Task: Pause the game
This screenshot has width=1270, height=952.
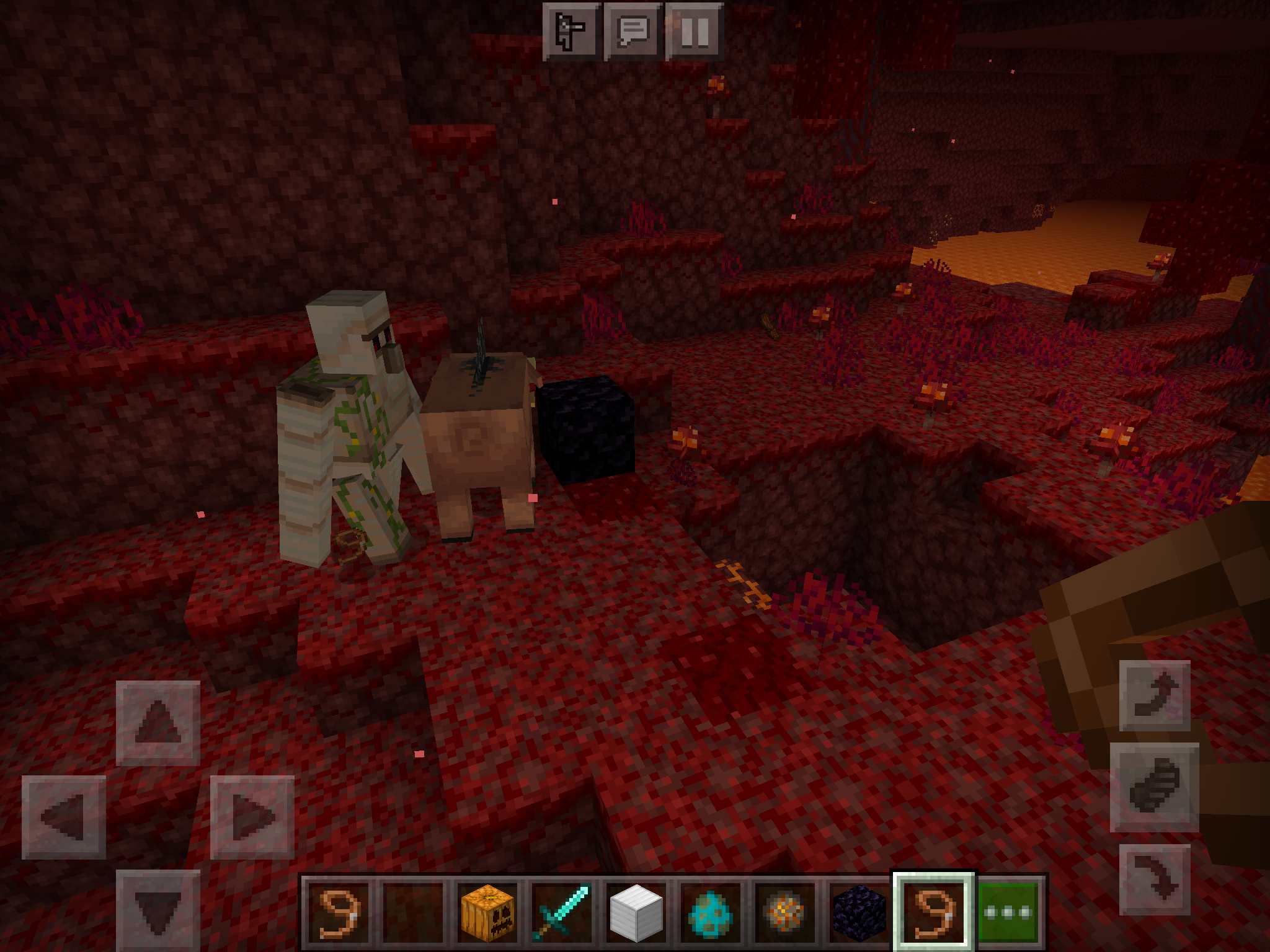Action: pyautogui.click(x=695, y=31)
